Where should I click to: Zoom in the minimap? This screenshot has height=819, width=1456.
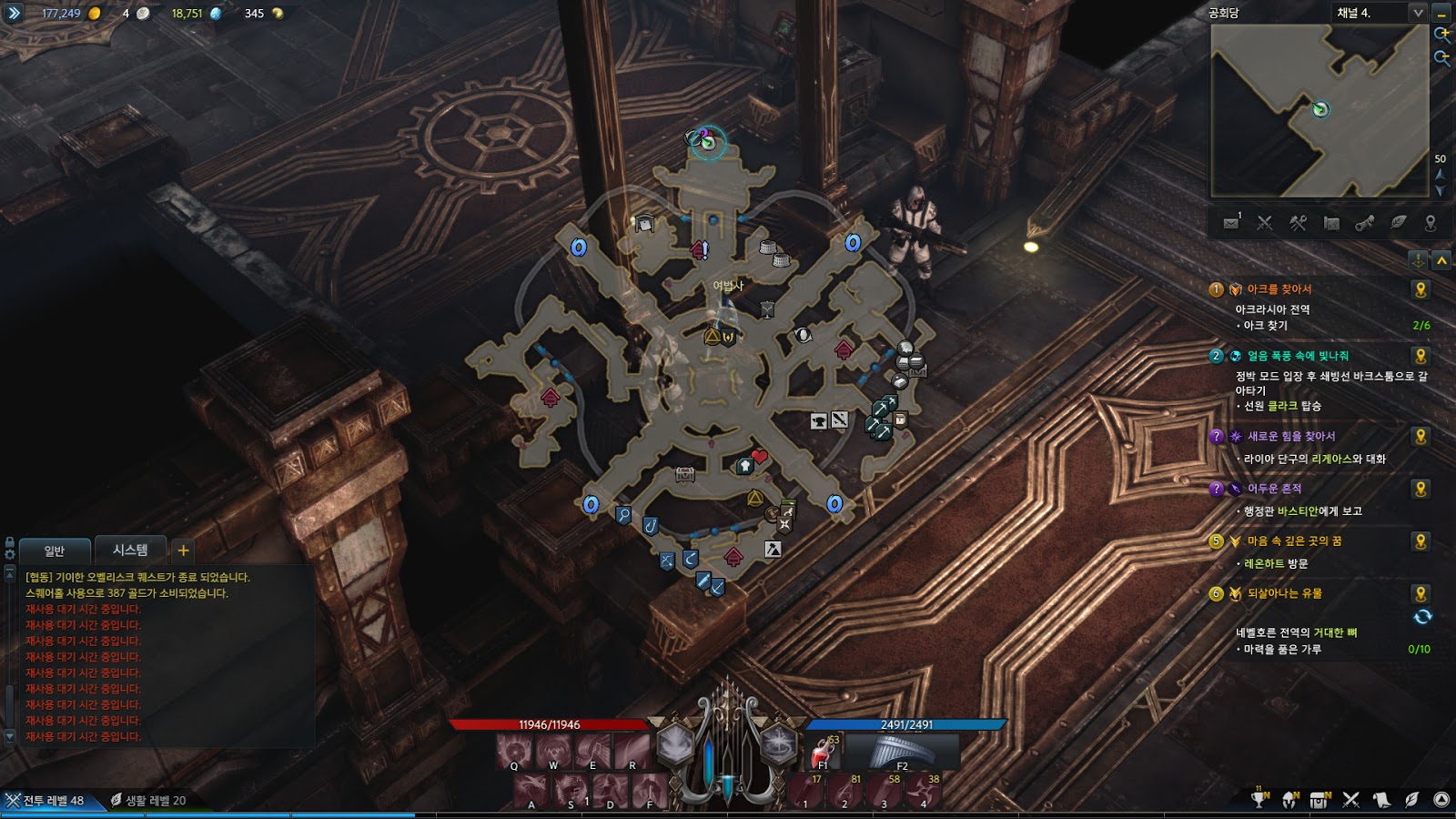click(1442, 35)
